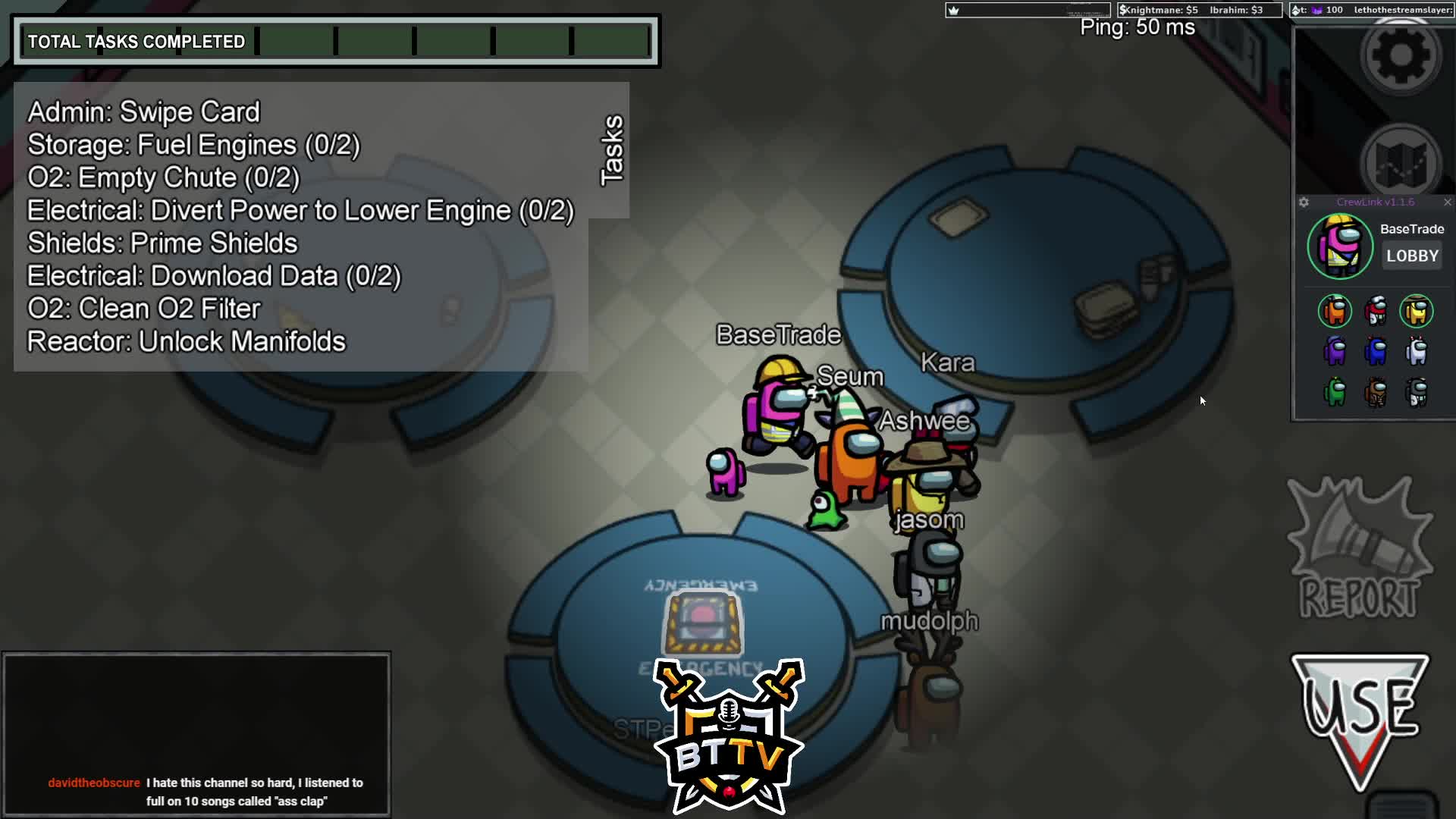Close the CrewLink overlay
The image size is (1456, 819).
pos(1447,202)
